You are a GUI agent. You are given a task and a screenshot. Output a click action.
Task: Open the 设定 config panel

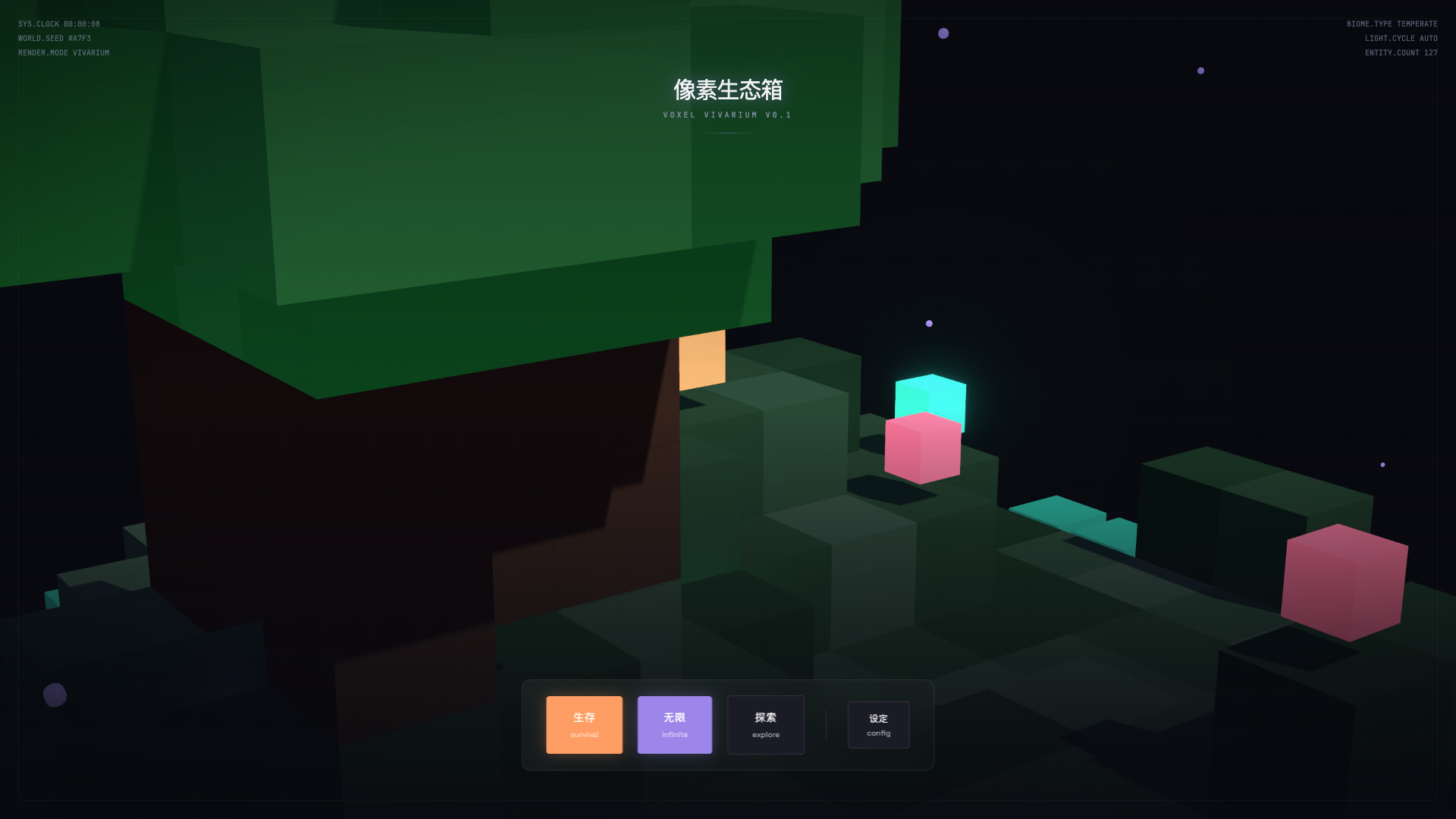point(878,724)
